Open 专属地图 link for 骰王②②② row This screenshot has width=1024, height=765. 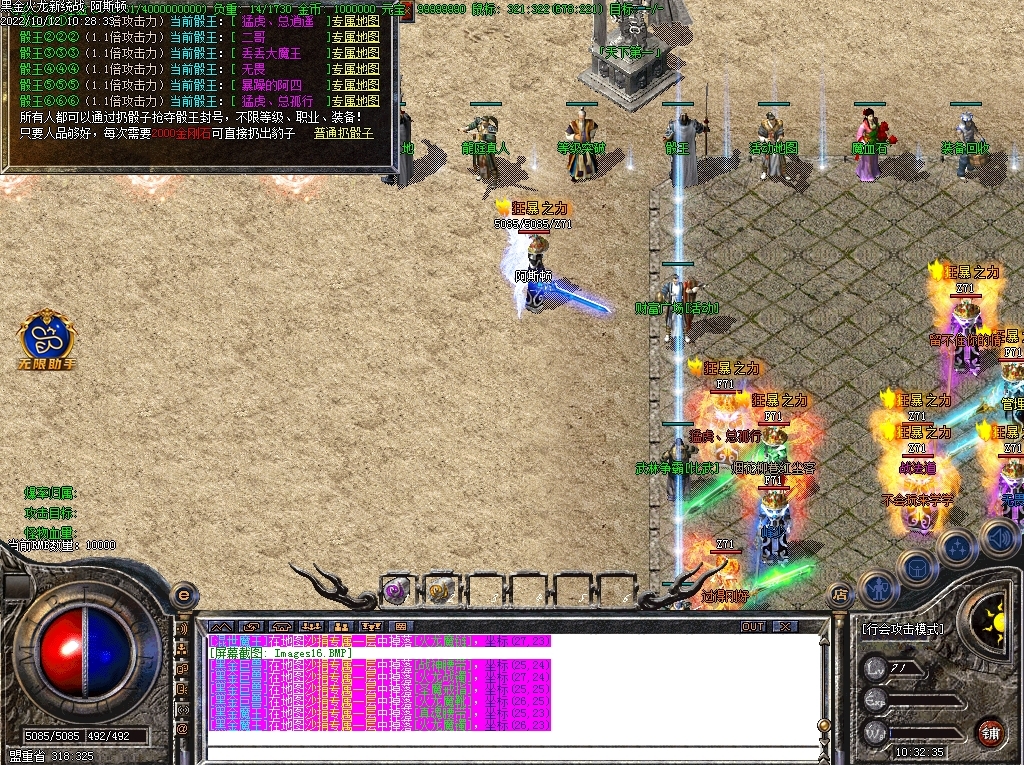pyautogui.click(x=355, y=38)
